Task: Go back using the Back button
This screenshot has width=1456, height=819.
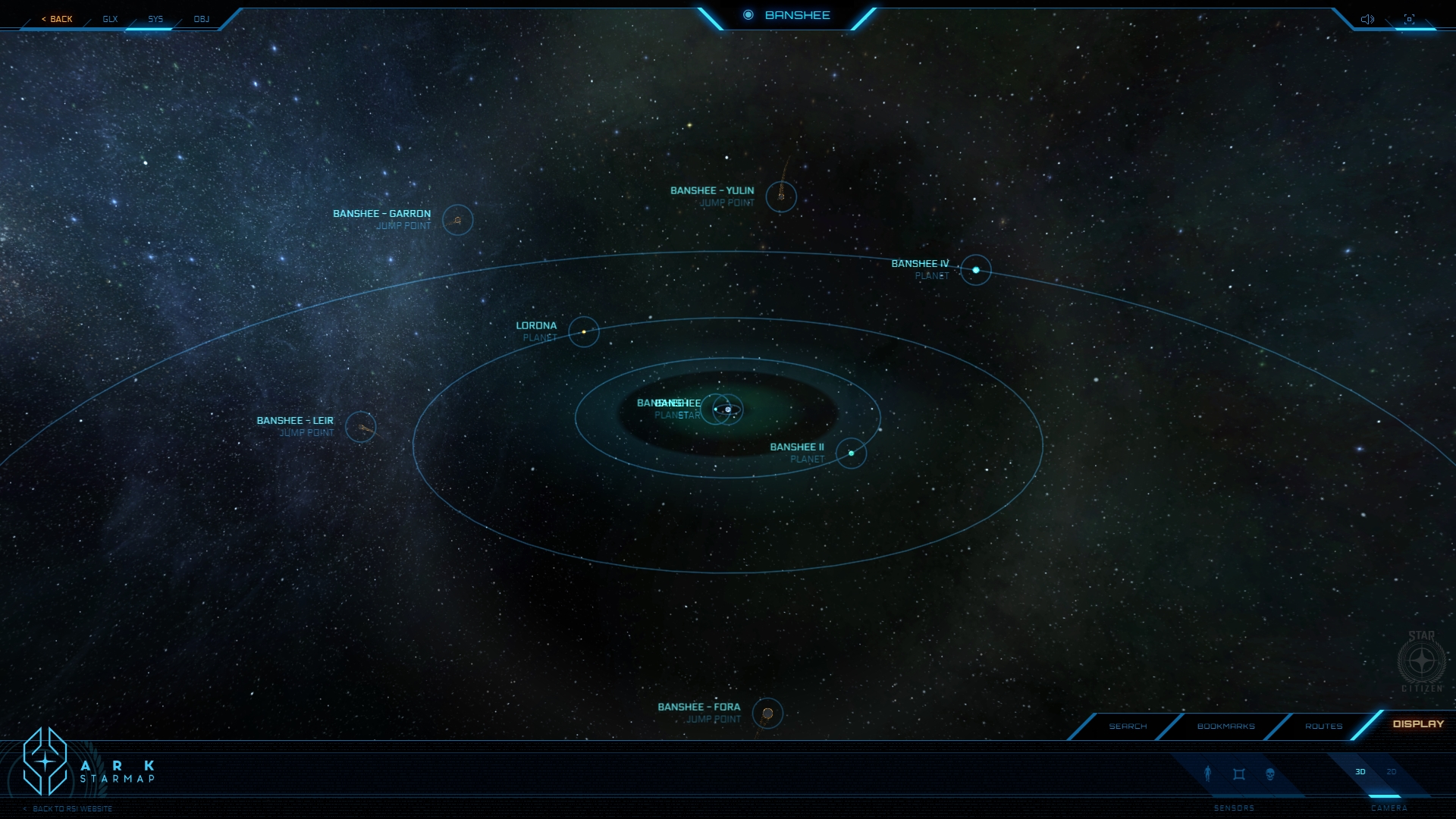Action: (x=58, y=19)
